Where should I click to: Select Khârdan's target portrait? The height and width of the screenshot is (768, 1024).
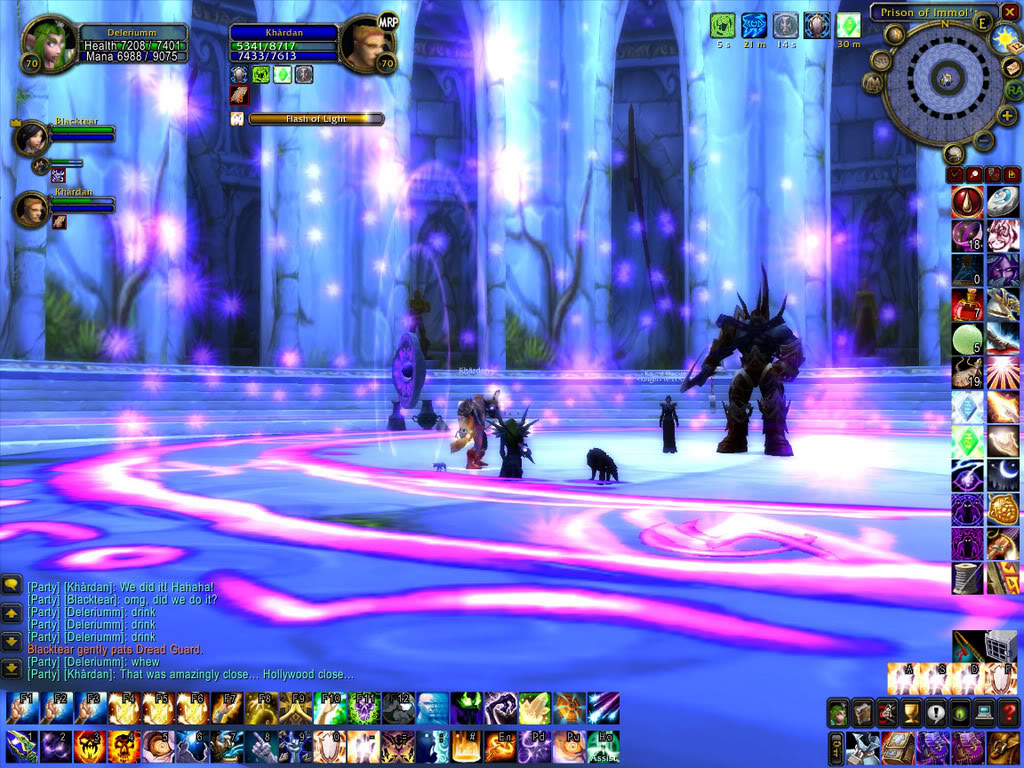(367, 46)
